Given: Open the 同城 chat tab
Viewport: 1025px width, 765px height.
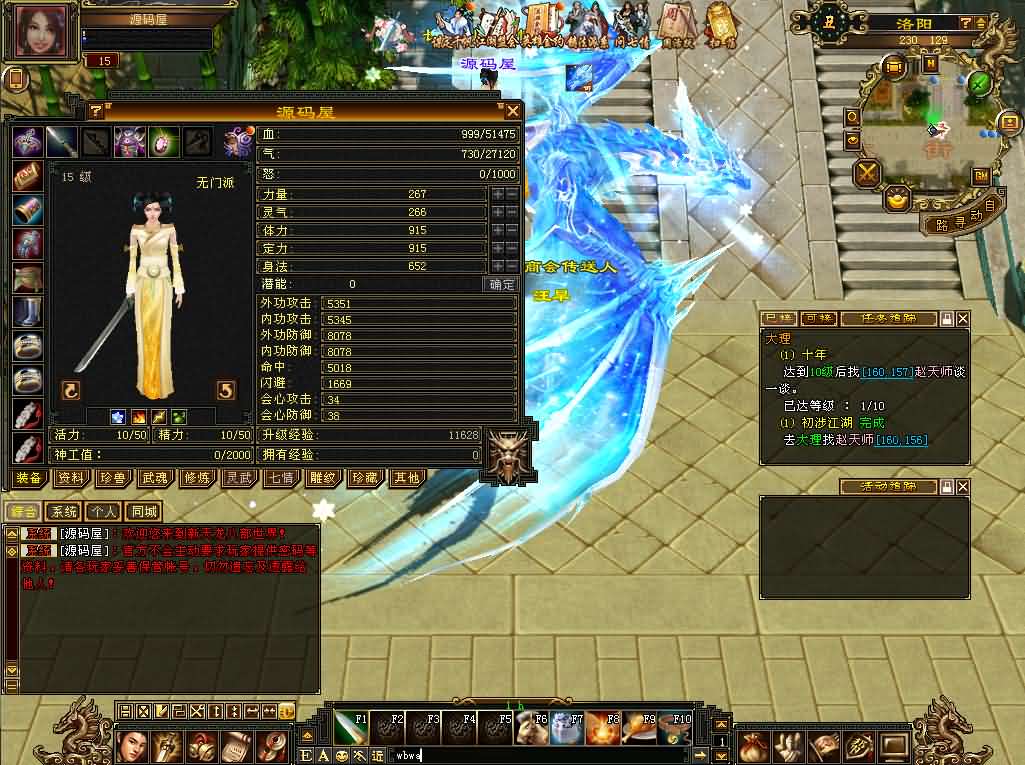Looking at the screenshot, I should coord(144,512).
